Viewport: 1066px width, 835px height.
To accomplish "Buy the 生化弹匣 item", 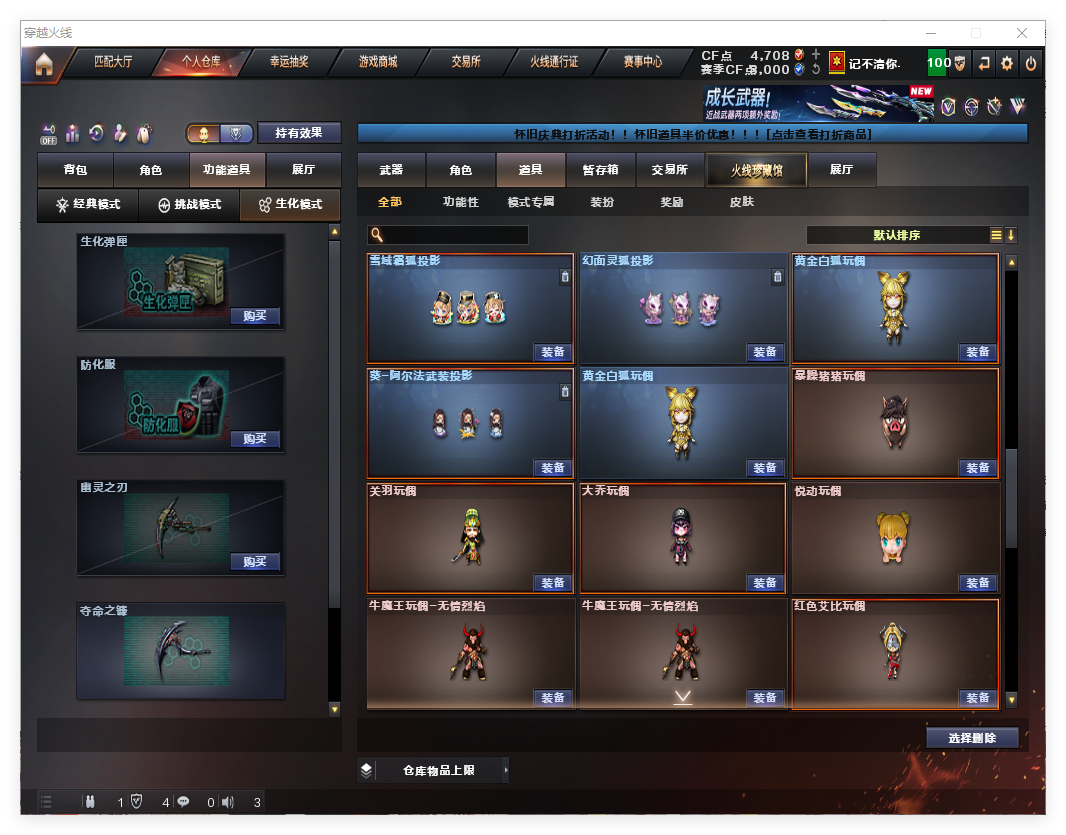I will click(x=255, y=316).
